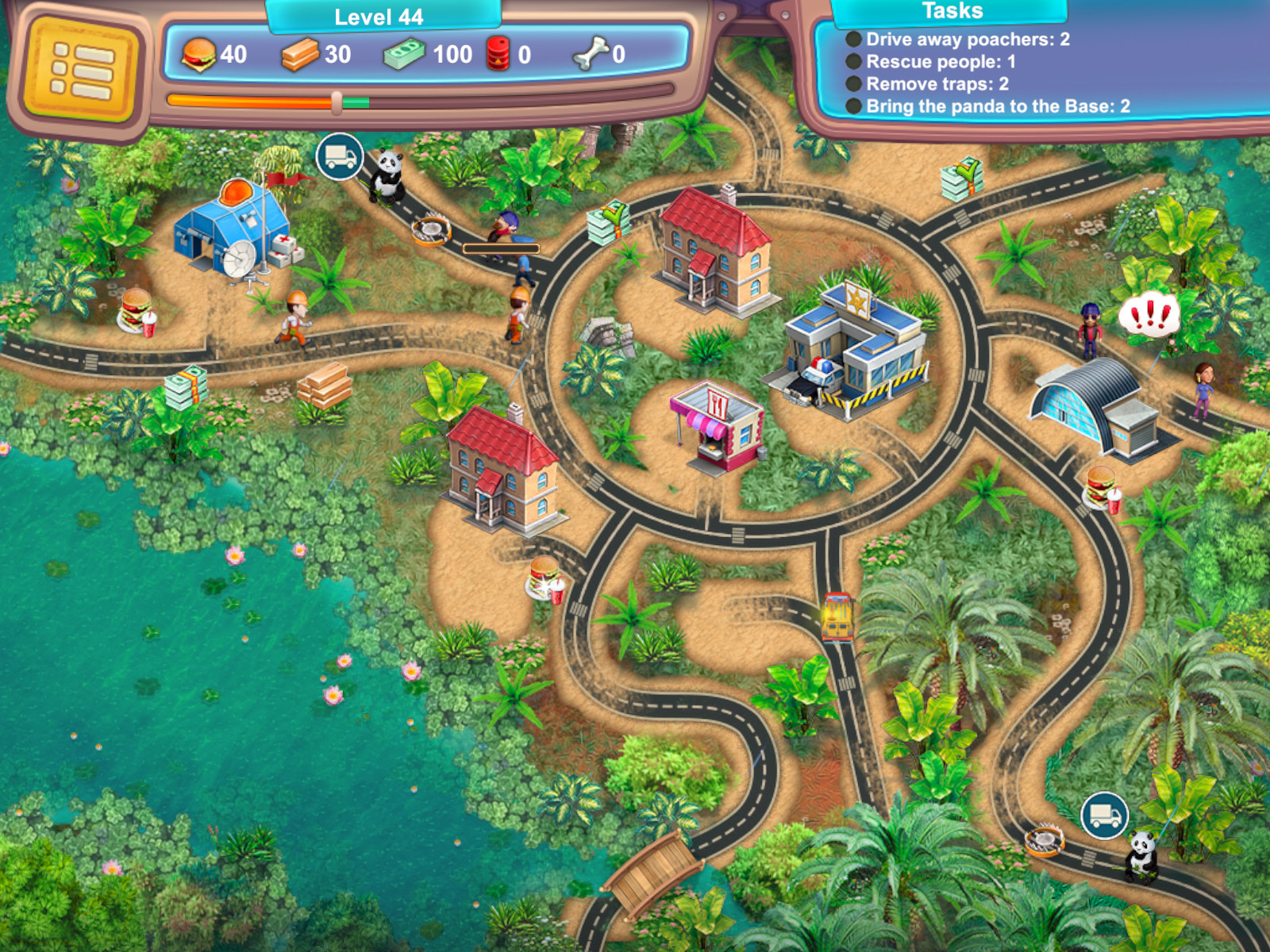Image resolution: width=1270 pixels, height=952 pixels.
Task: Click the money resource icon showing 100
Action: tap(405, 55)
